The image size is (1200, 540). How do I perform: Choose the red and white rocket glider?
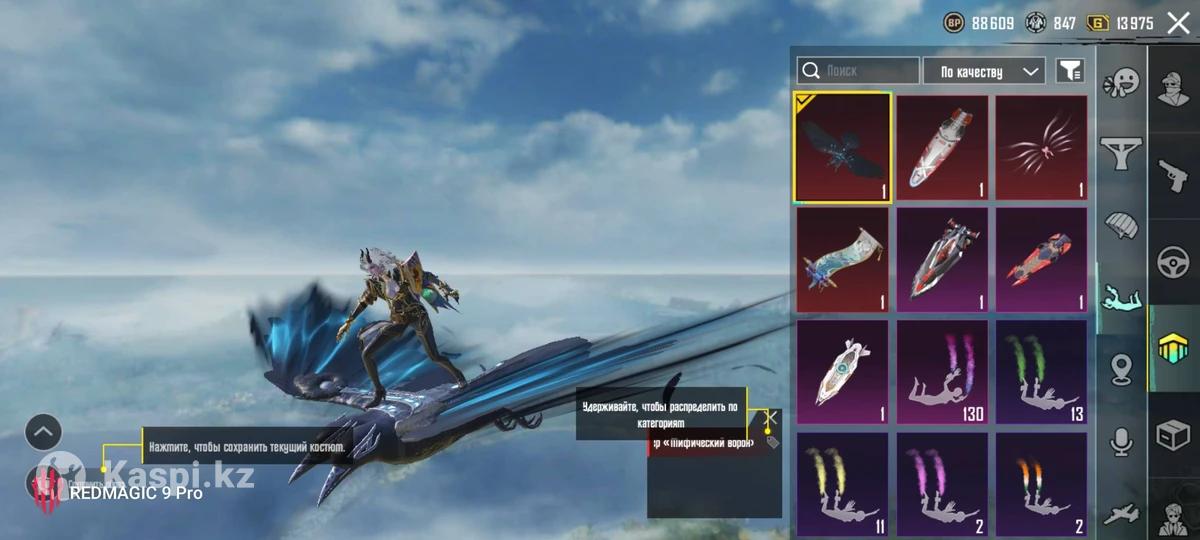(942, 147)
